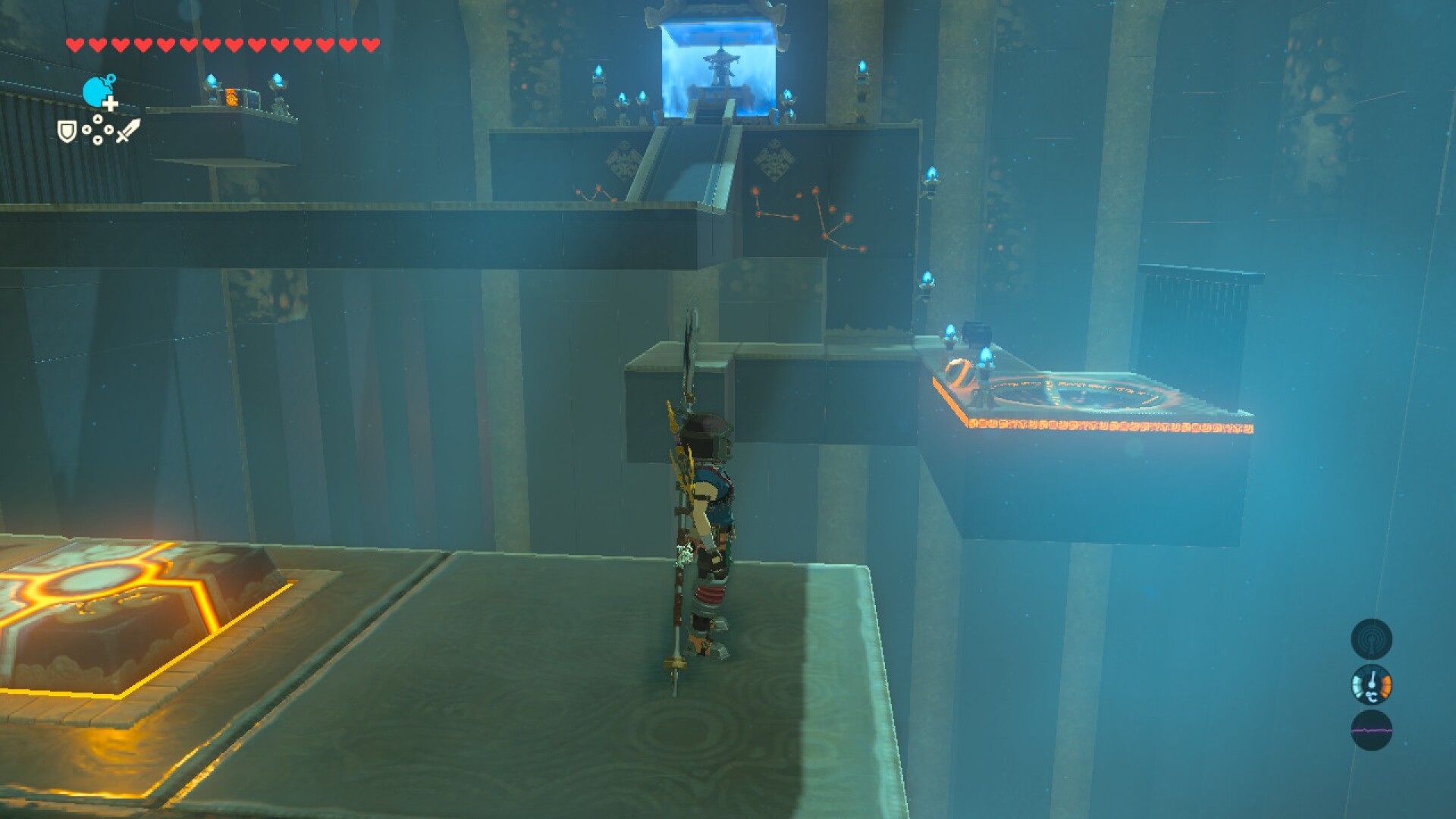Click the plus symbol on the rune icon

[109, 105]
